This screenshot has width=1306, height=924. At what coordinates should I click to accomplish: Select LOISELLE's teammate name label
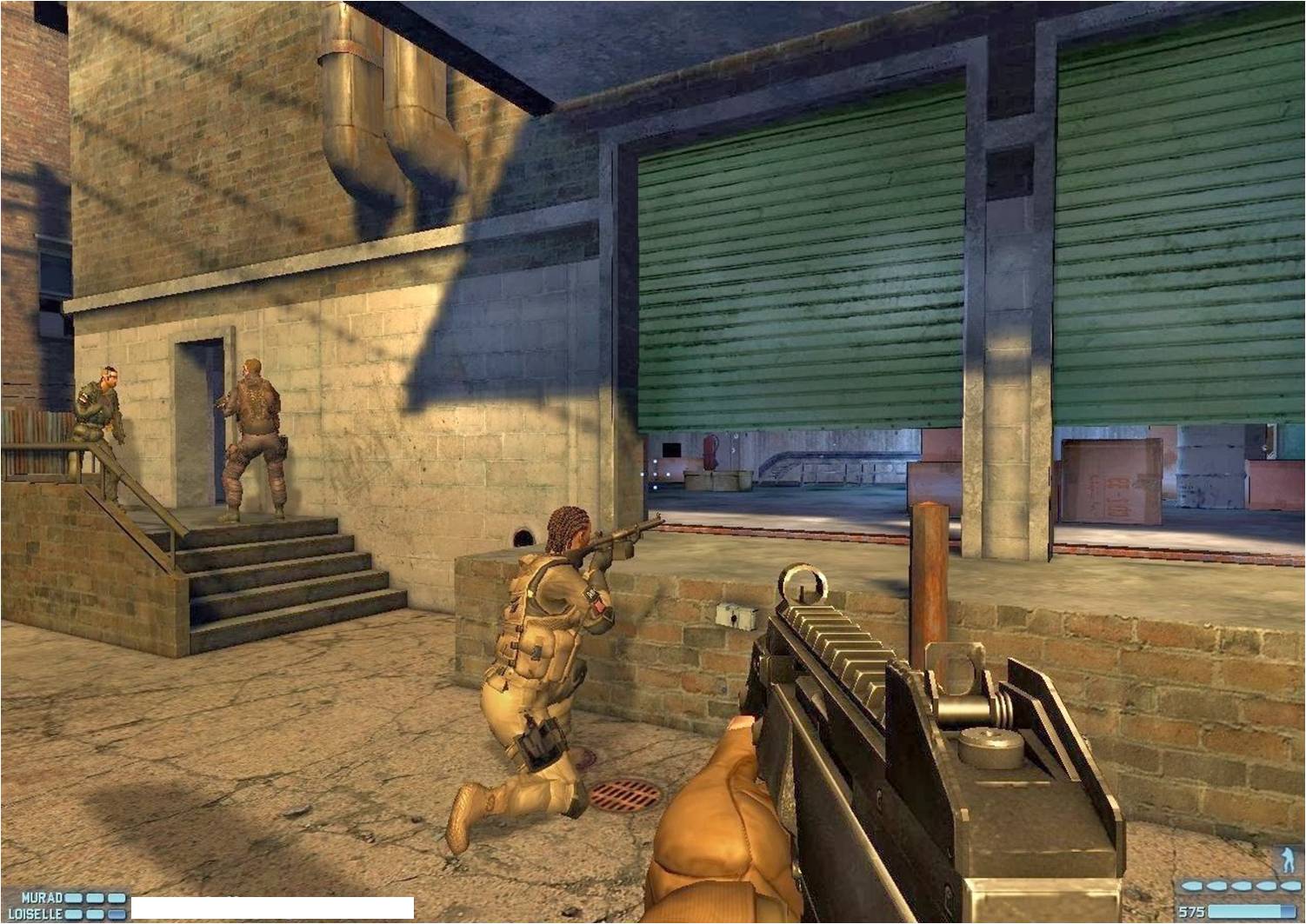[x=35, y=913]
